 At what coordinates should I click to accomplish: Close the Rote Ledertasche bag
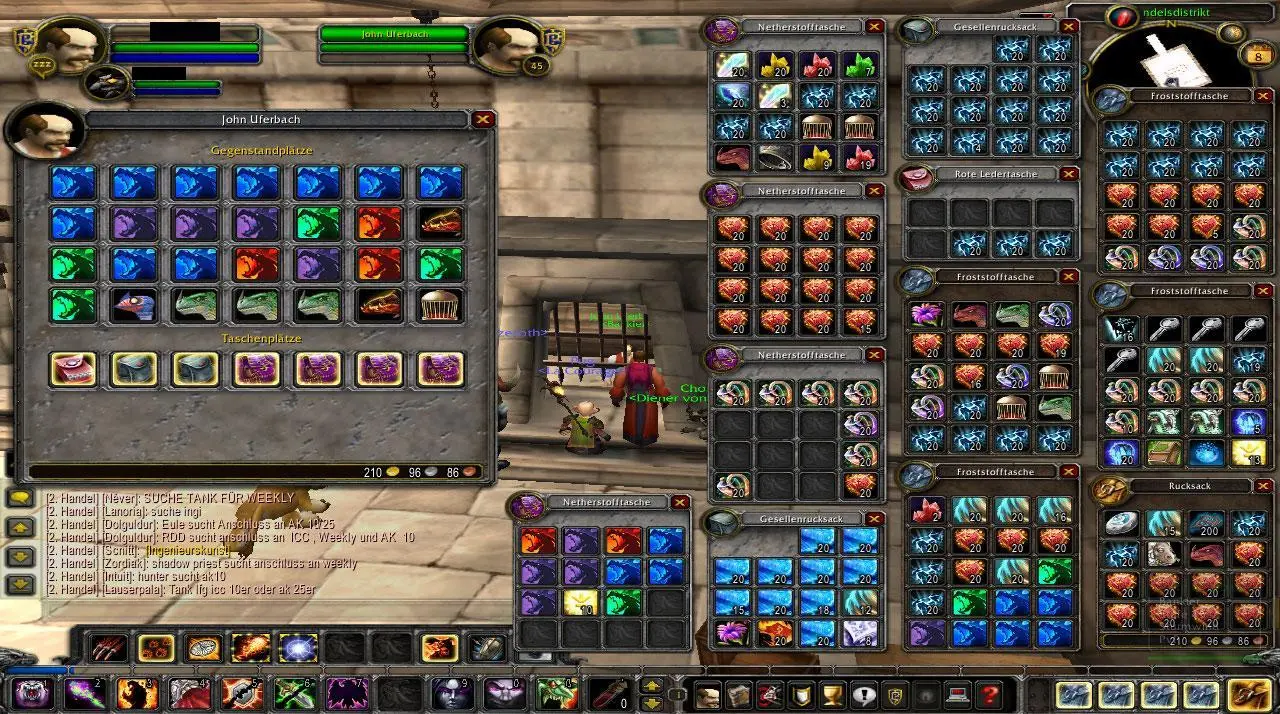point(1069,174)
